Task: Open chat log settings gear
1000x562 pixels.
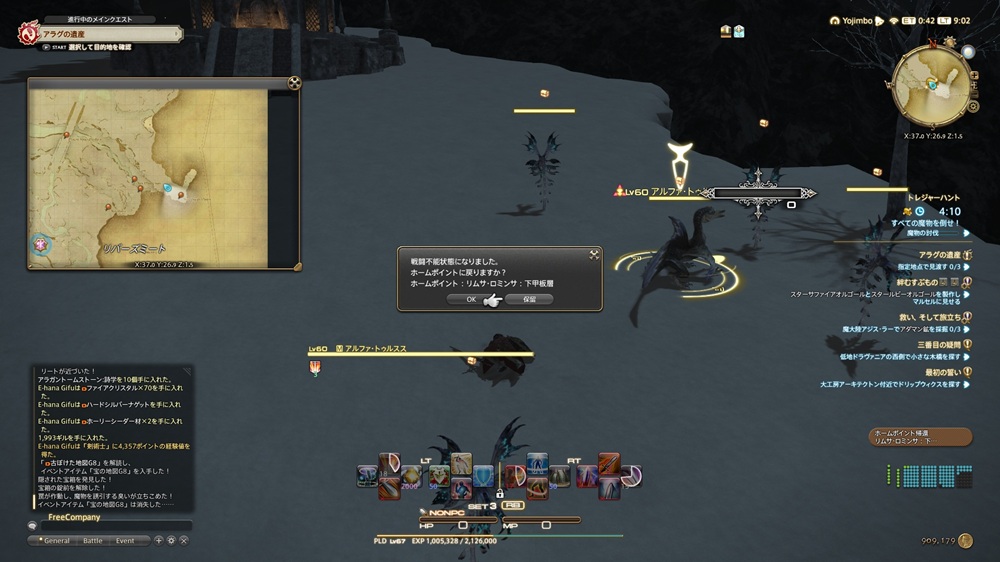Action: coord(171,541)
